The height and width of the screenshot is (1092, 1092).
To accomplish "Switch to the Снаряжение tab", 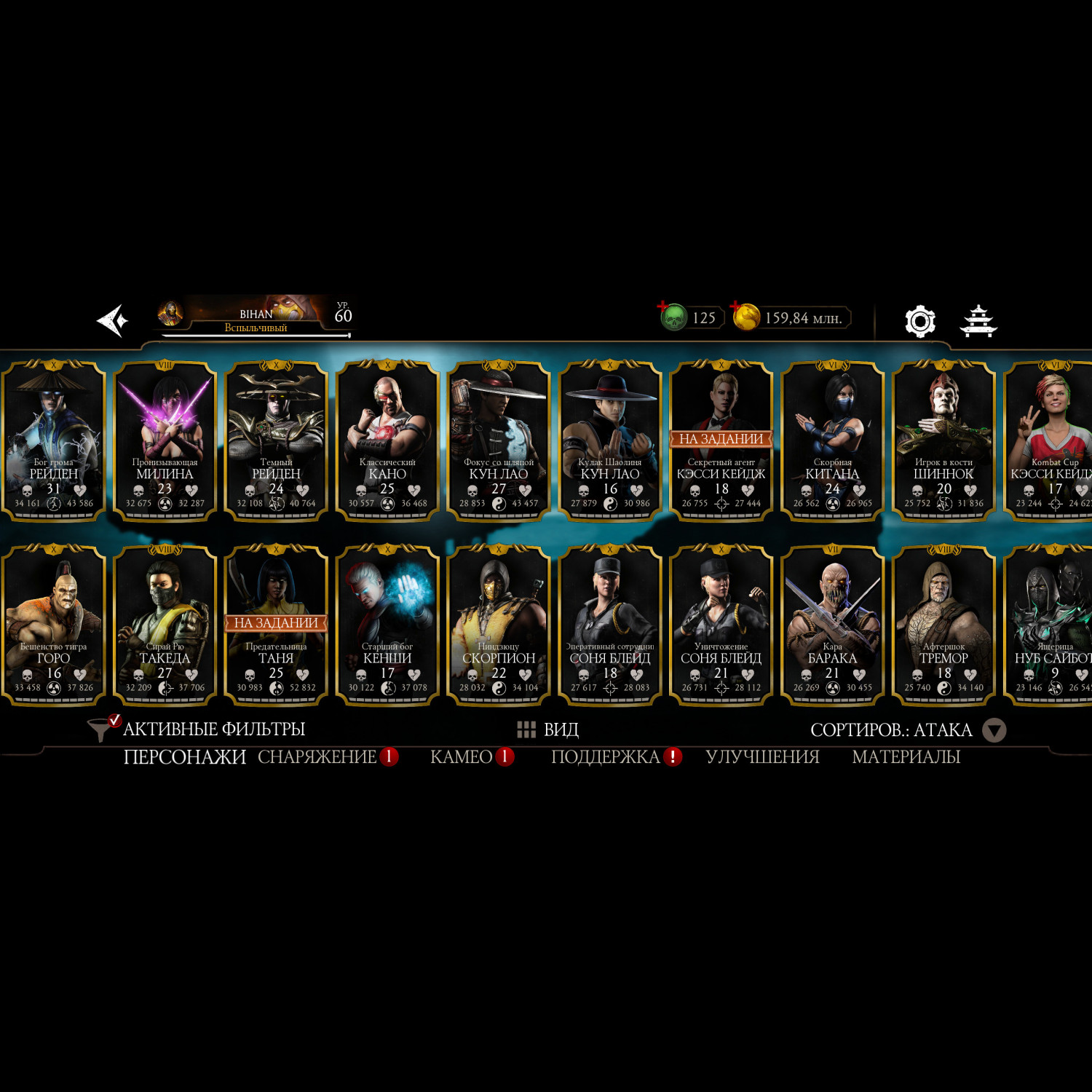I will pos(317,757).
